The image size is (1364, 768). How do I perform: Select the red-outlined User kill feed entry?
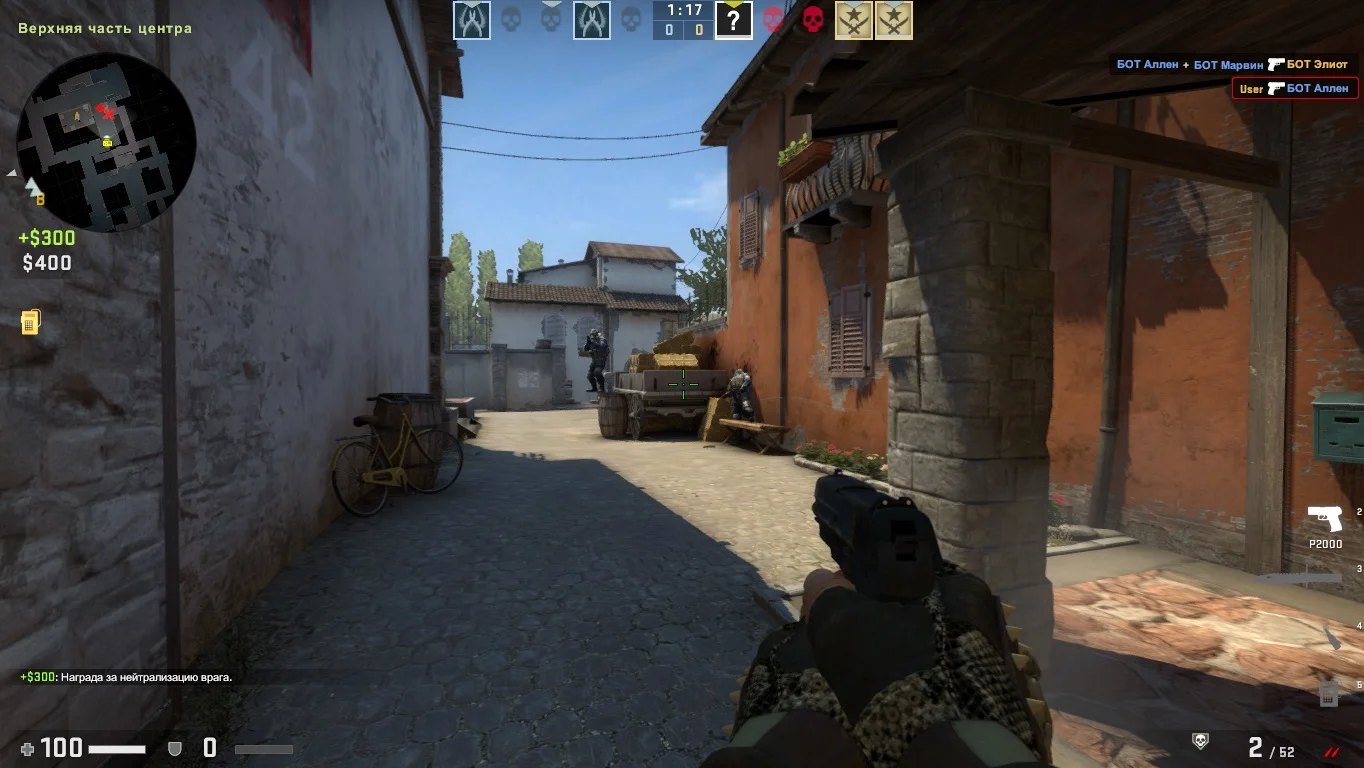[x=1295, y=89]
